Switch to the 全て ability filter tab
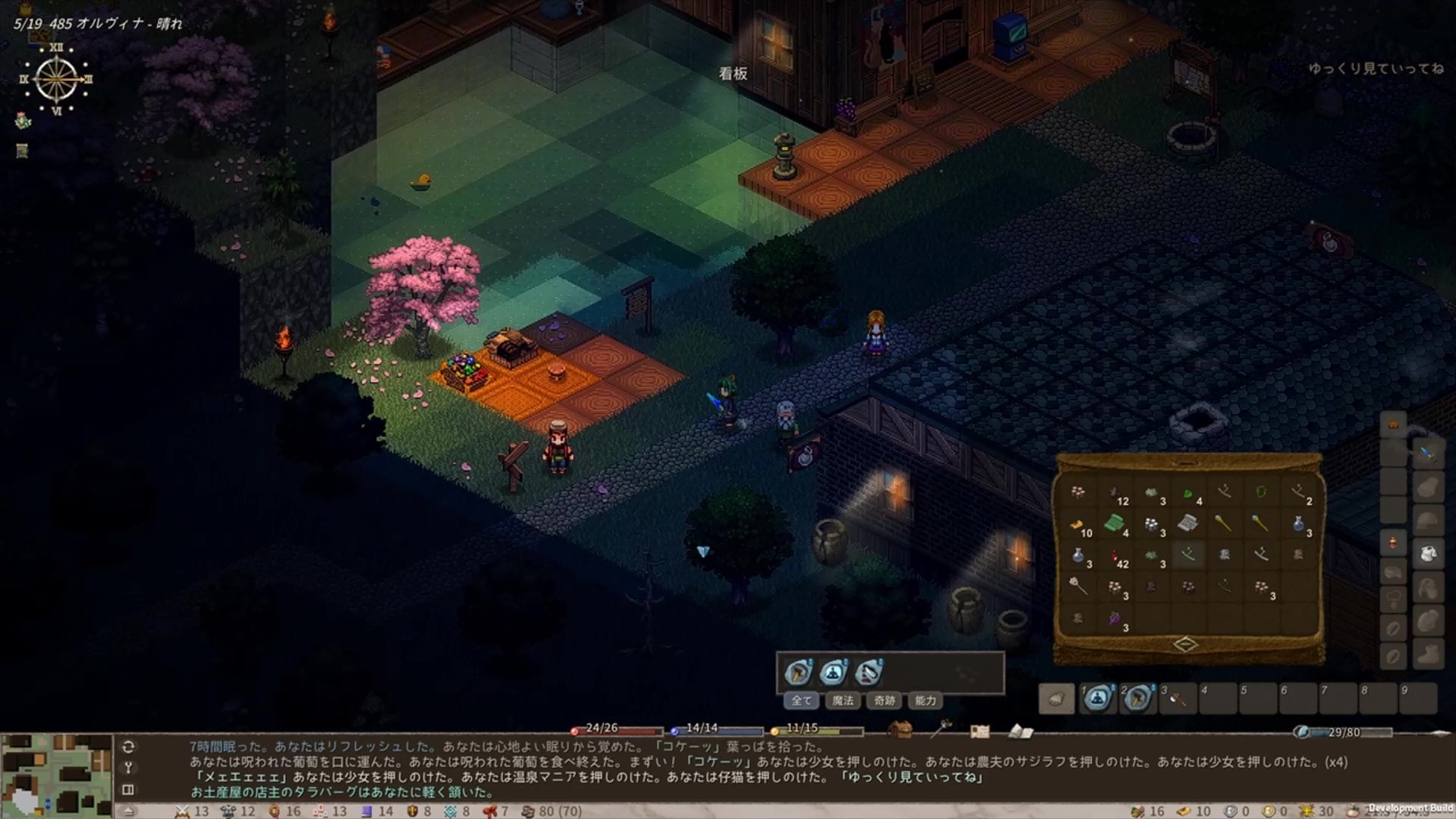Screen dimensions: 1456x819 [802, 701]
